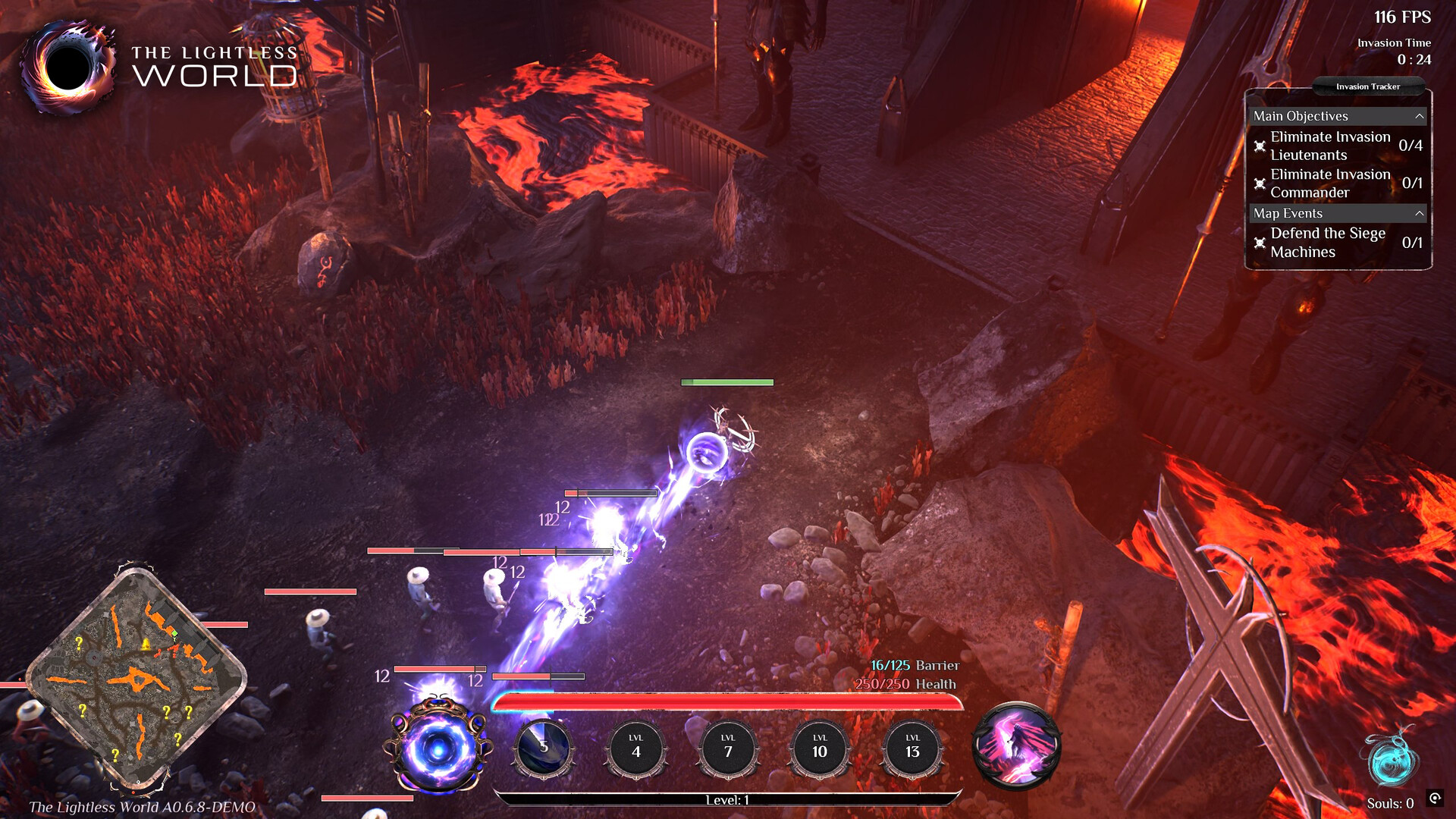Collapse the Map Events section
Screen dimensions: 1456x819
click(1419, 214)
